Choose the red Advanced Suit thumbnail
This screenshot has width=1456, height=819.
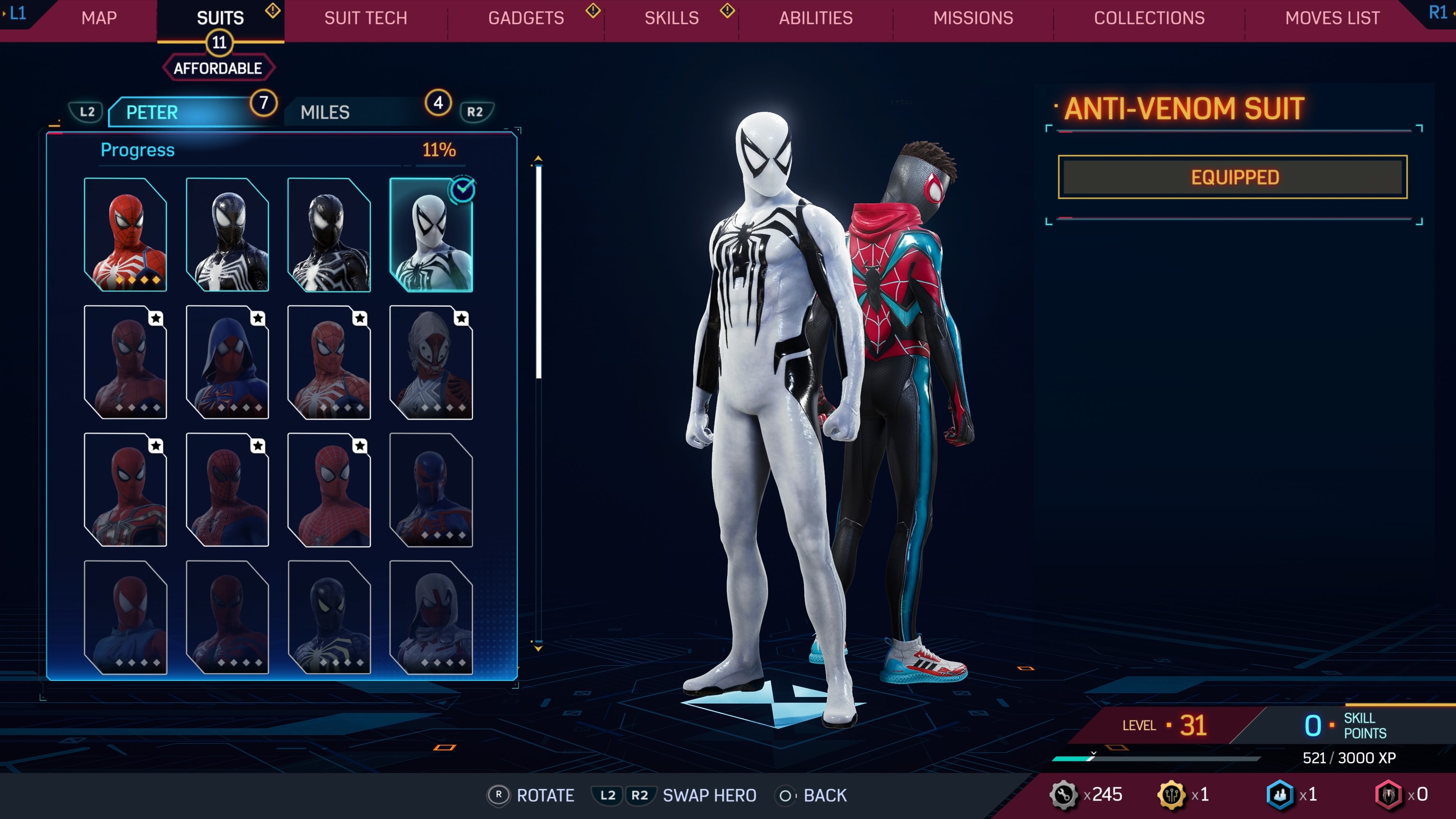pos(126,235)
